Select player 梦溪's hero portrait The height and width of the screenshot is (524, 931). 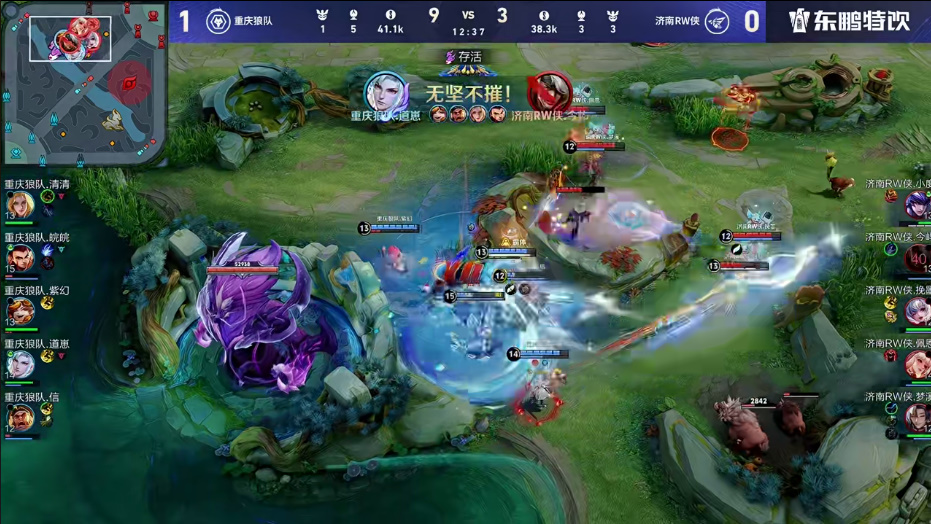pyautogui.click(x=916, y=418)
